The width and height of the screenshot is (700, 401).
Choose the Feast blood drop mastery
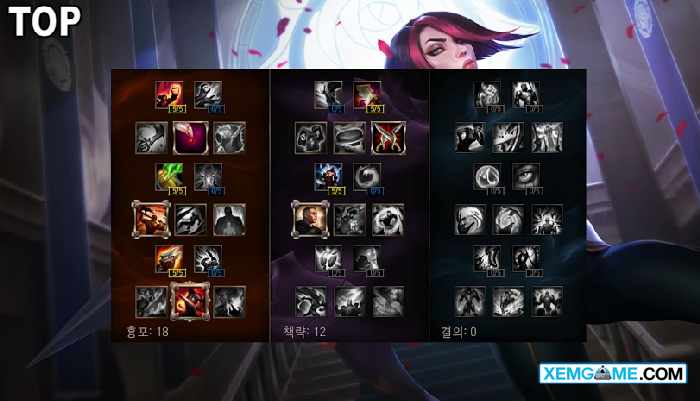coord(189,137)
